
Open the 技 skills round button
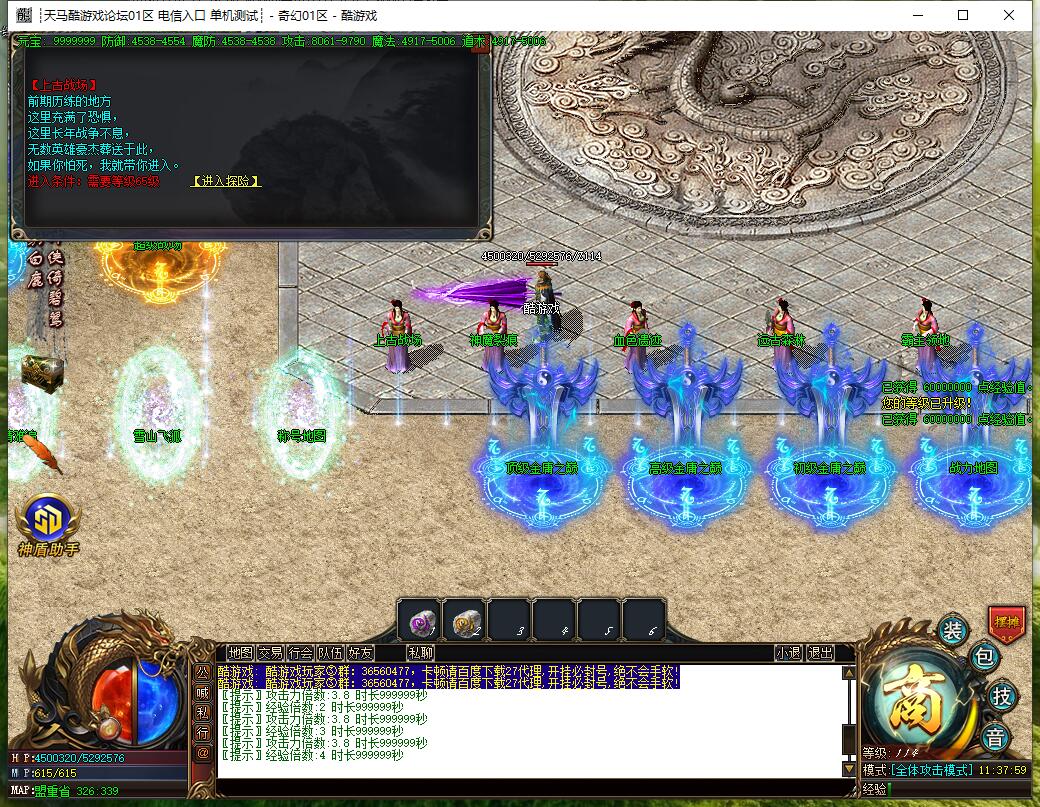click(x=1000, y=697)
